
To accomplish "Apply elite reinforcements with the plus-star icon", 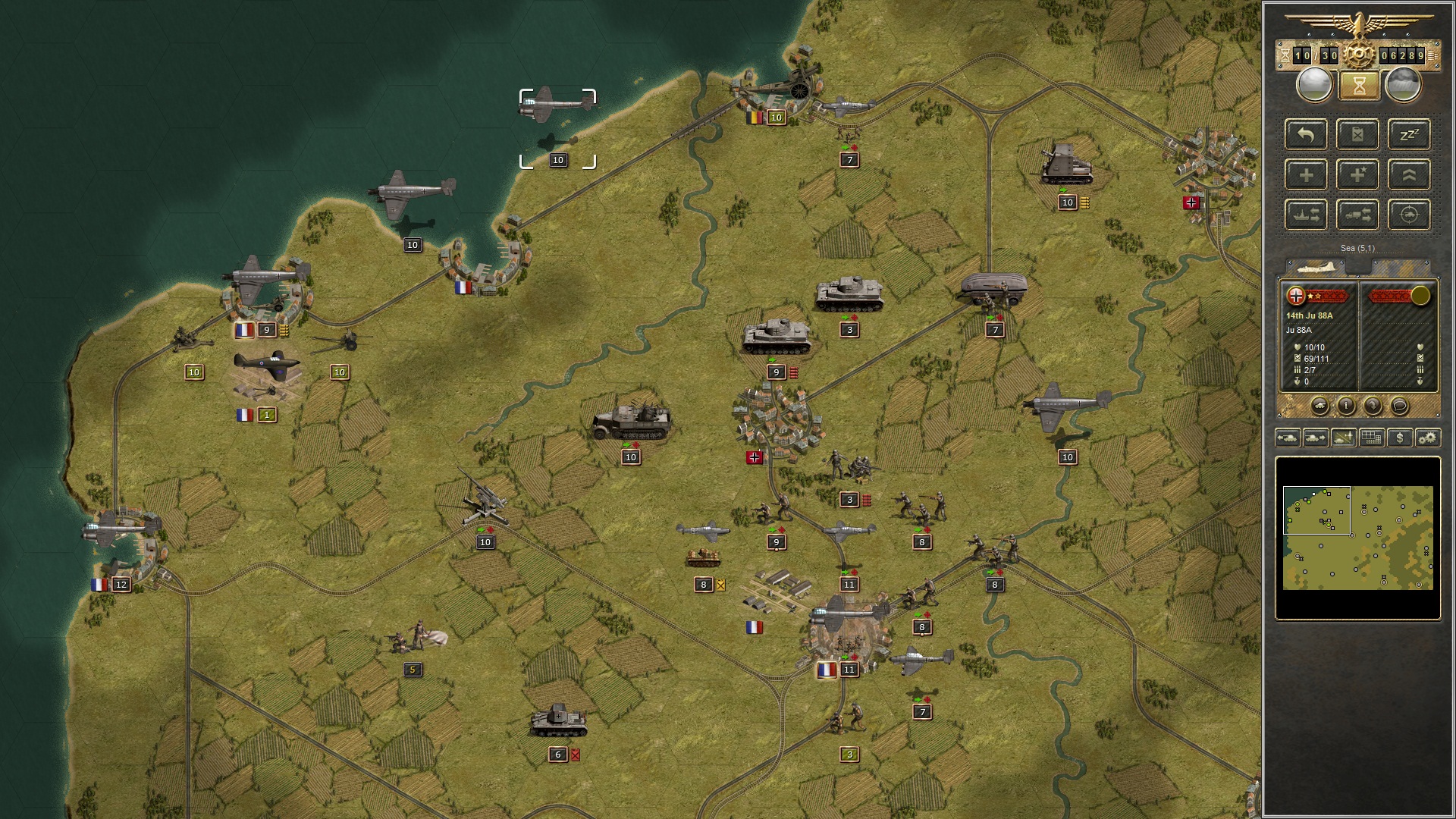I will 1359,174.
